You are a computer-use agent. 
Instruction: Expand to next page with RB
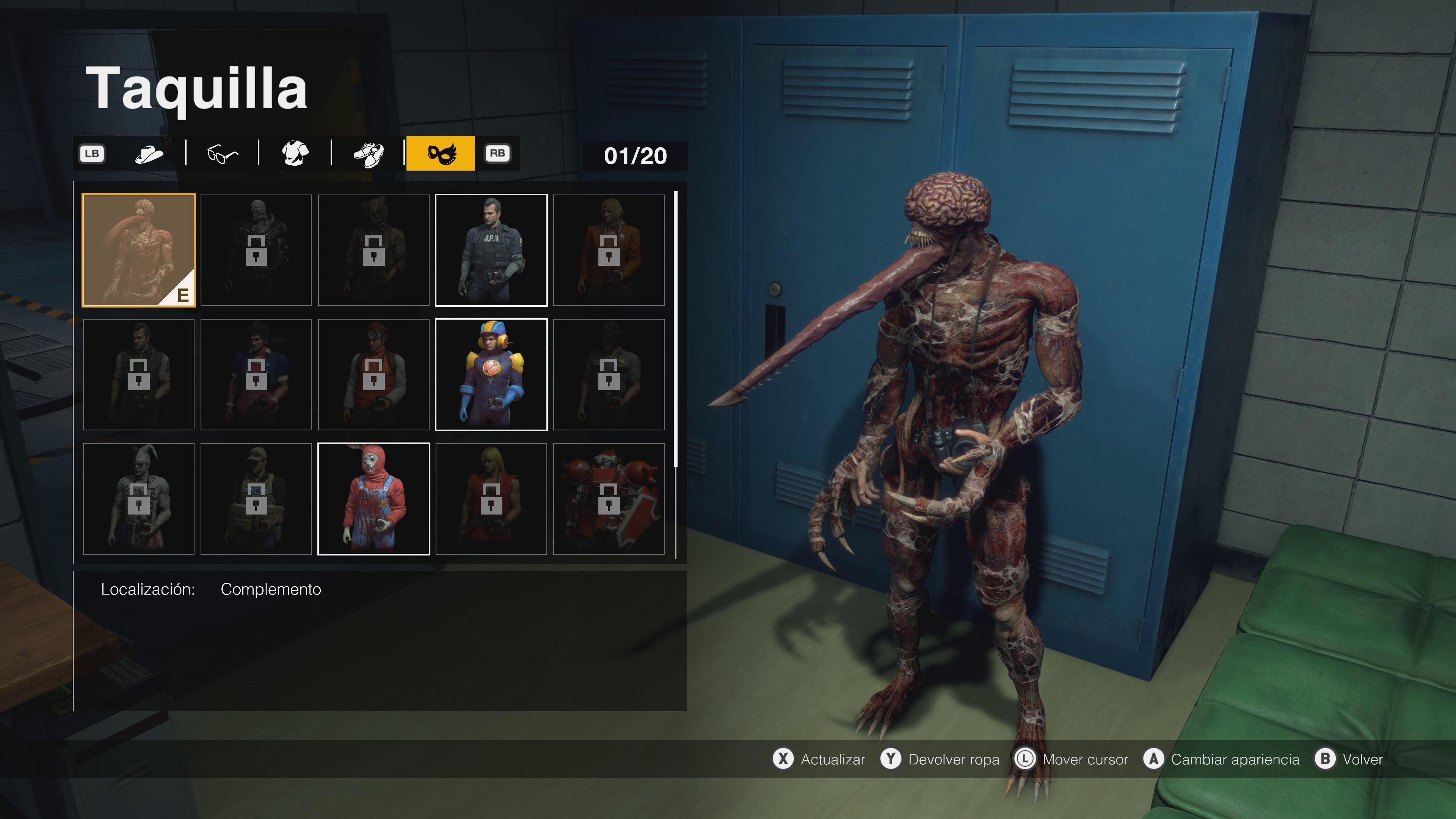497,152
